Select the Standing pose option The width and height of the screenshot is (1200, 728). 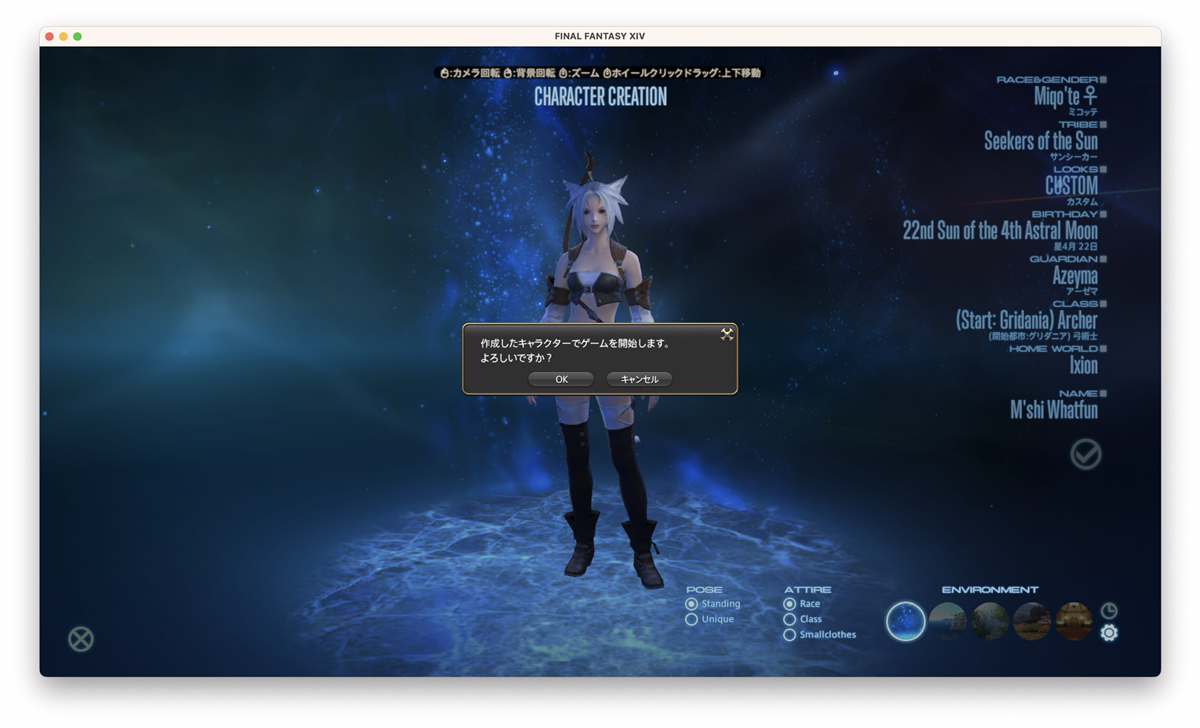692,604
